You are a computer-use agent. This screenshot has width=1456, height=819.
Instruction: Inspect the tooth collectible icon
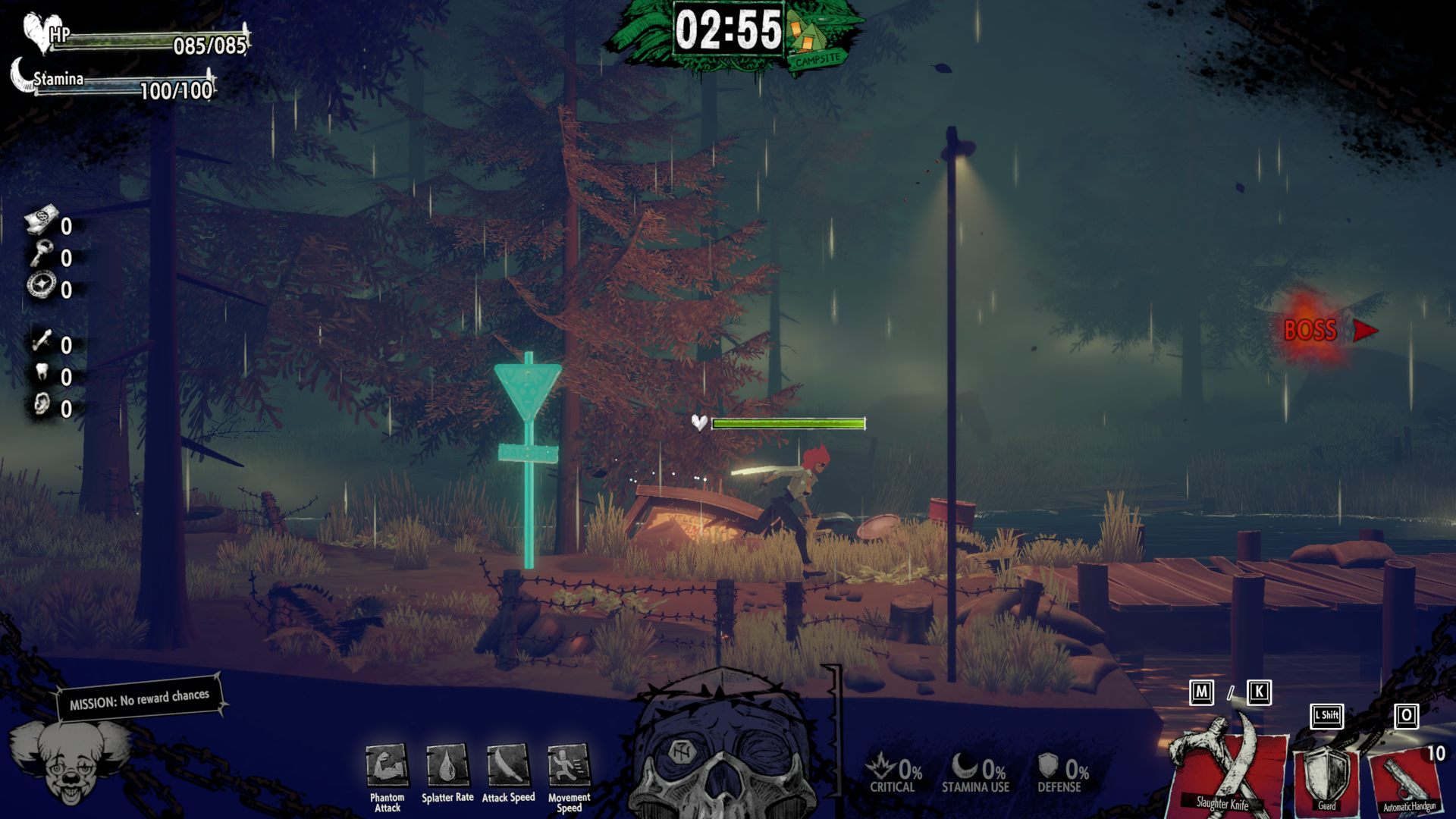pyautogui.click(x=42, y=373)
